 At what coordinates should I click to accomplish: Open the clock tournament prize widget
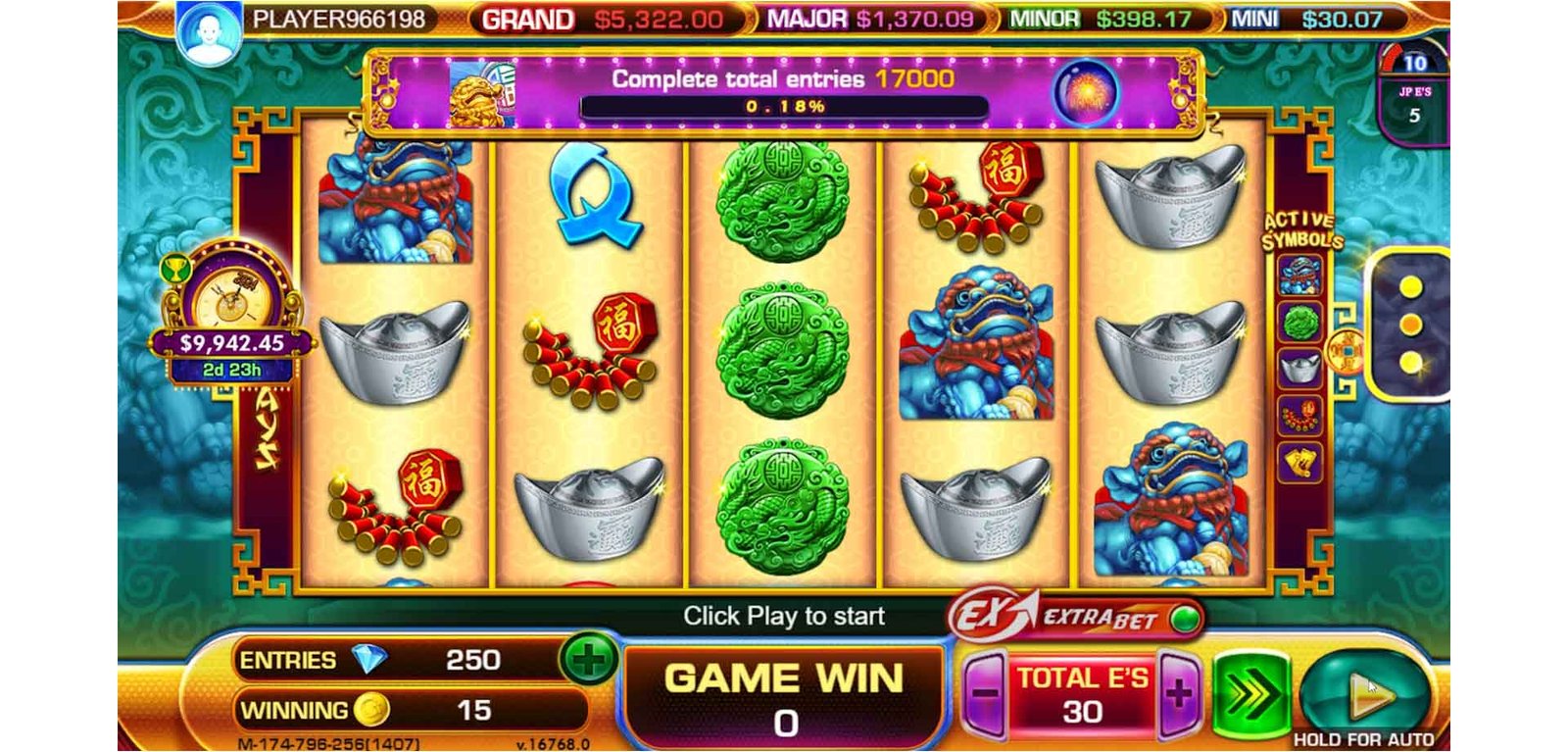(232, 314)
